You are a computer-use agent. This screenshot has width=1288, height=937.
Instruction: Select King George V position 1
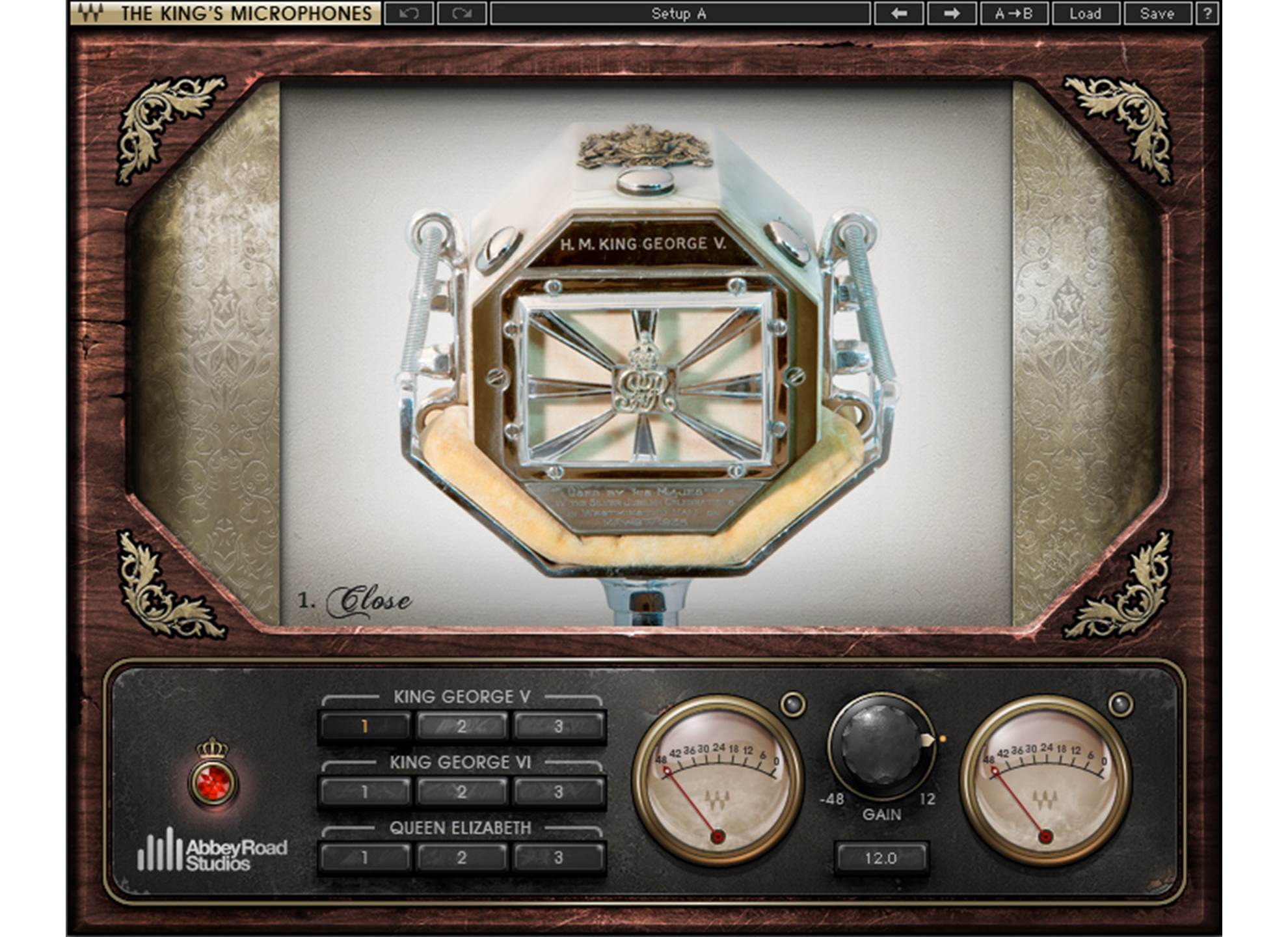point(365,726)
